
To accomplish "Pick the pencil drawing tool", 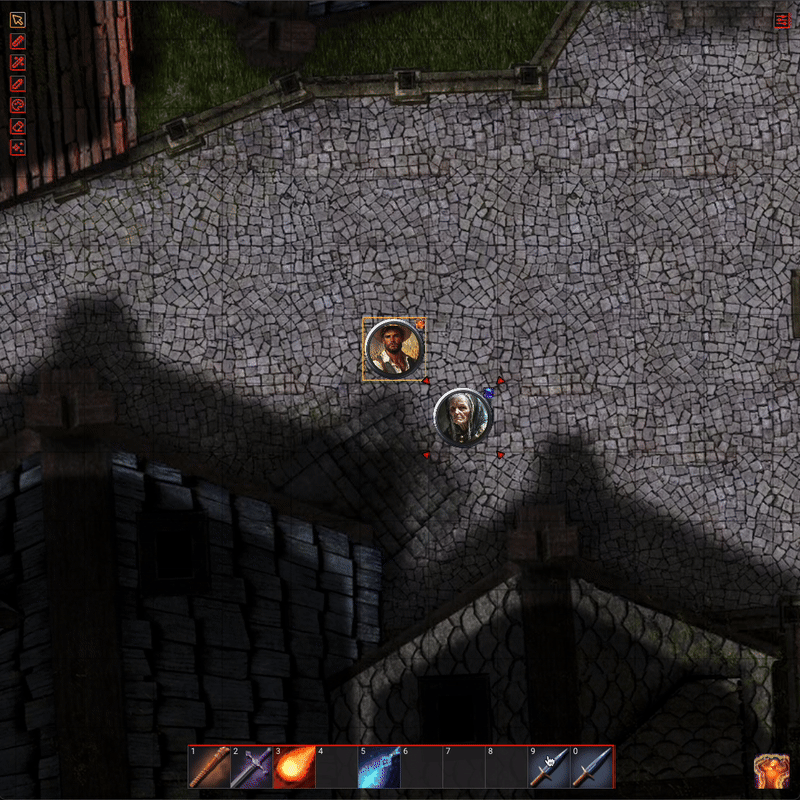I will pos(17,83).
